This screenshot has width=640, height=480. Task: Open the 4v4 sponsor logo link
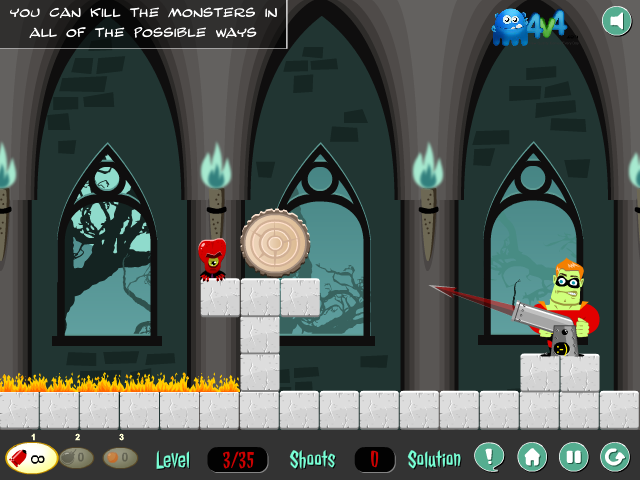[536, 27]
